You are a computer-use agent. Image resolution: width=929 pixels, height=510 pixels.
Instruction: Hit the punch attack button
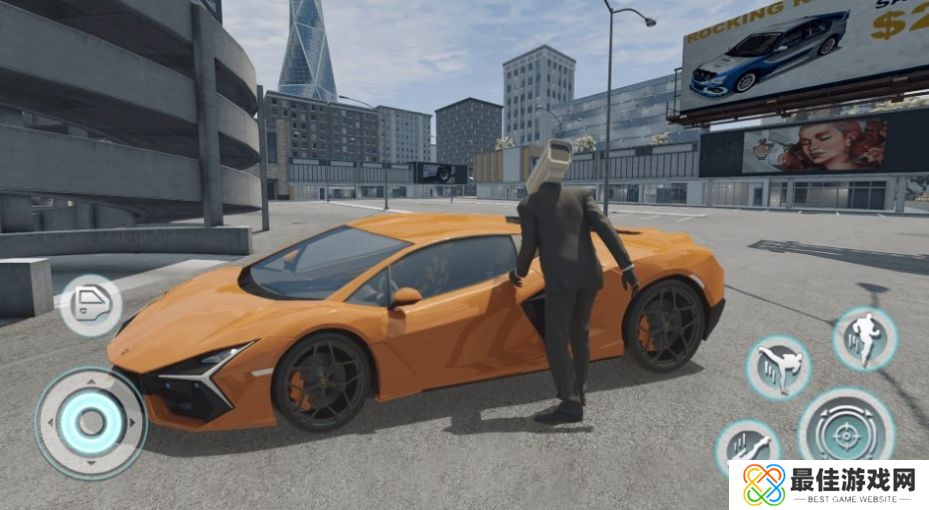tap(745, 446)
